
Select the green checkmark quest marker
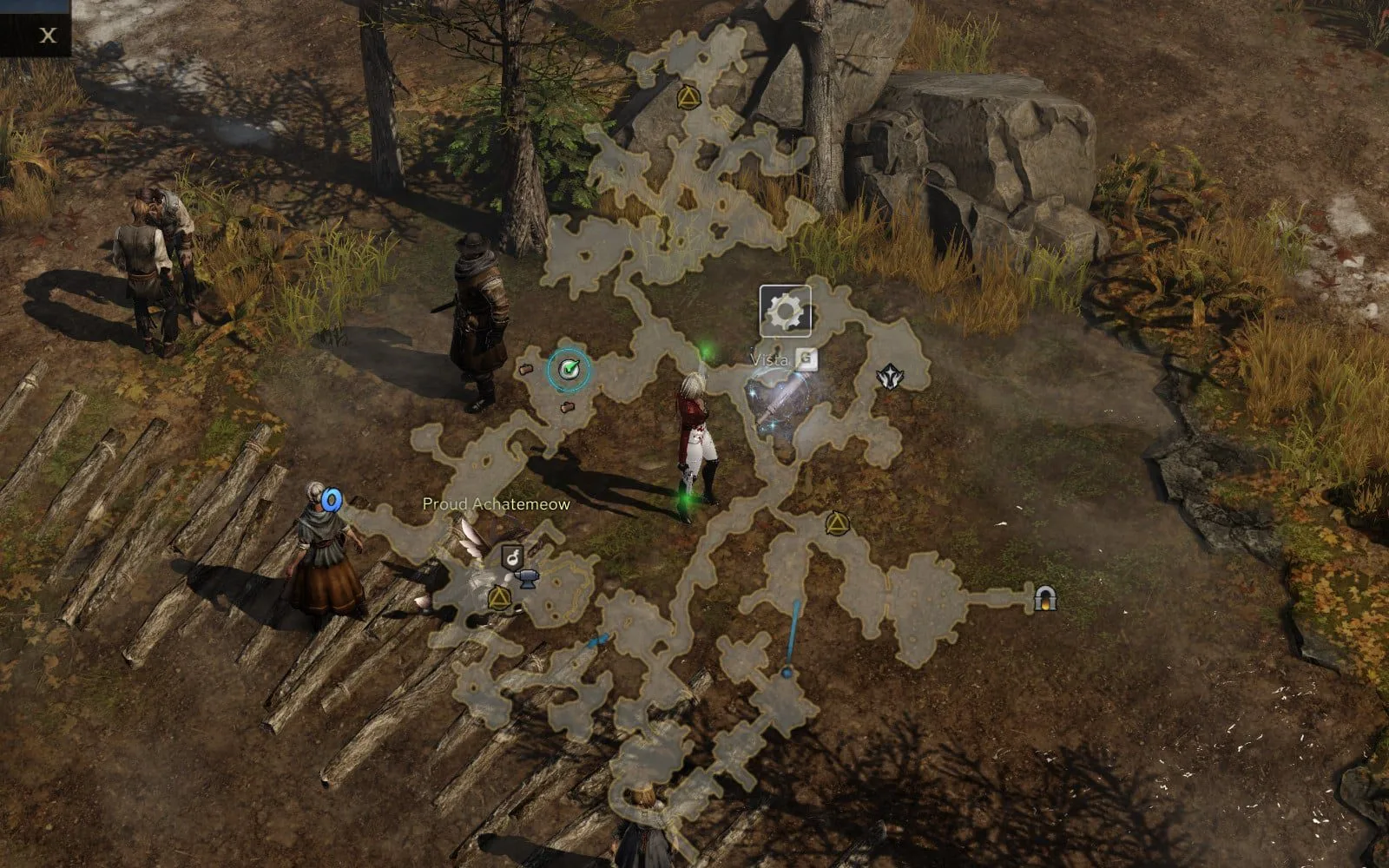569,371
